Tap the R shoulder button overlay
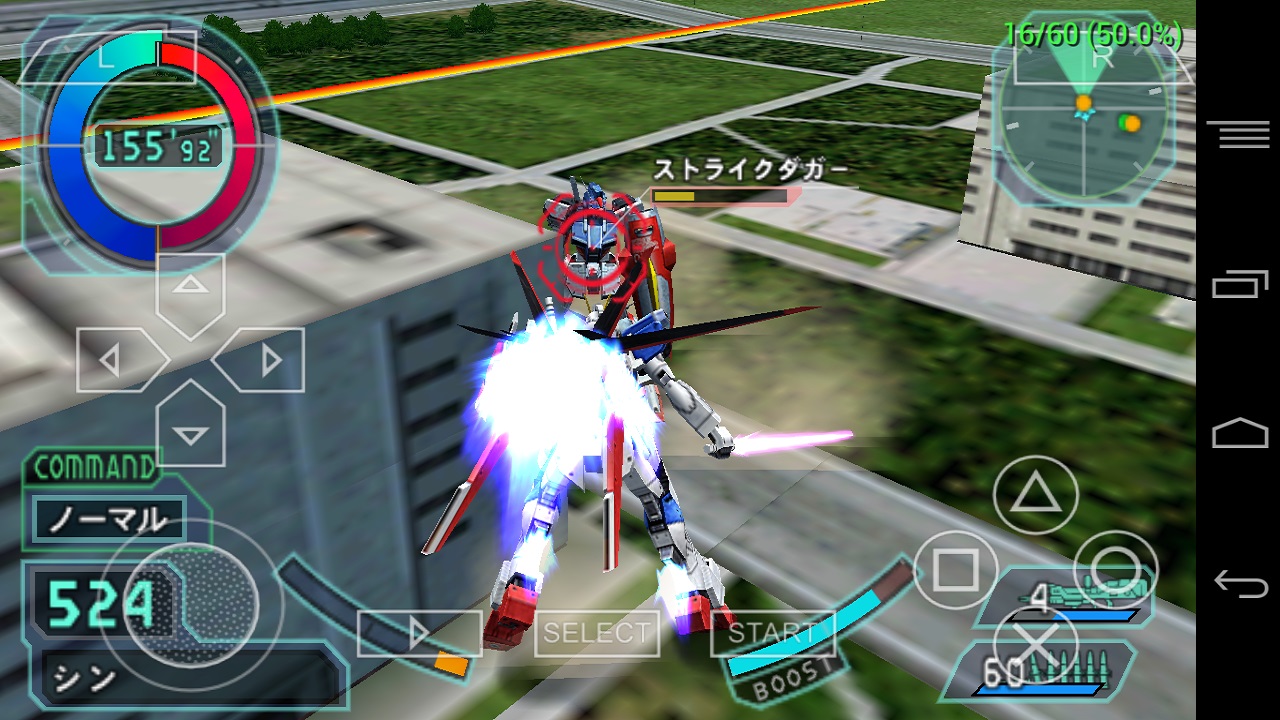The image size is (1280, 720). (x=1102, y=58)
